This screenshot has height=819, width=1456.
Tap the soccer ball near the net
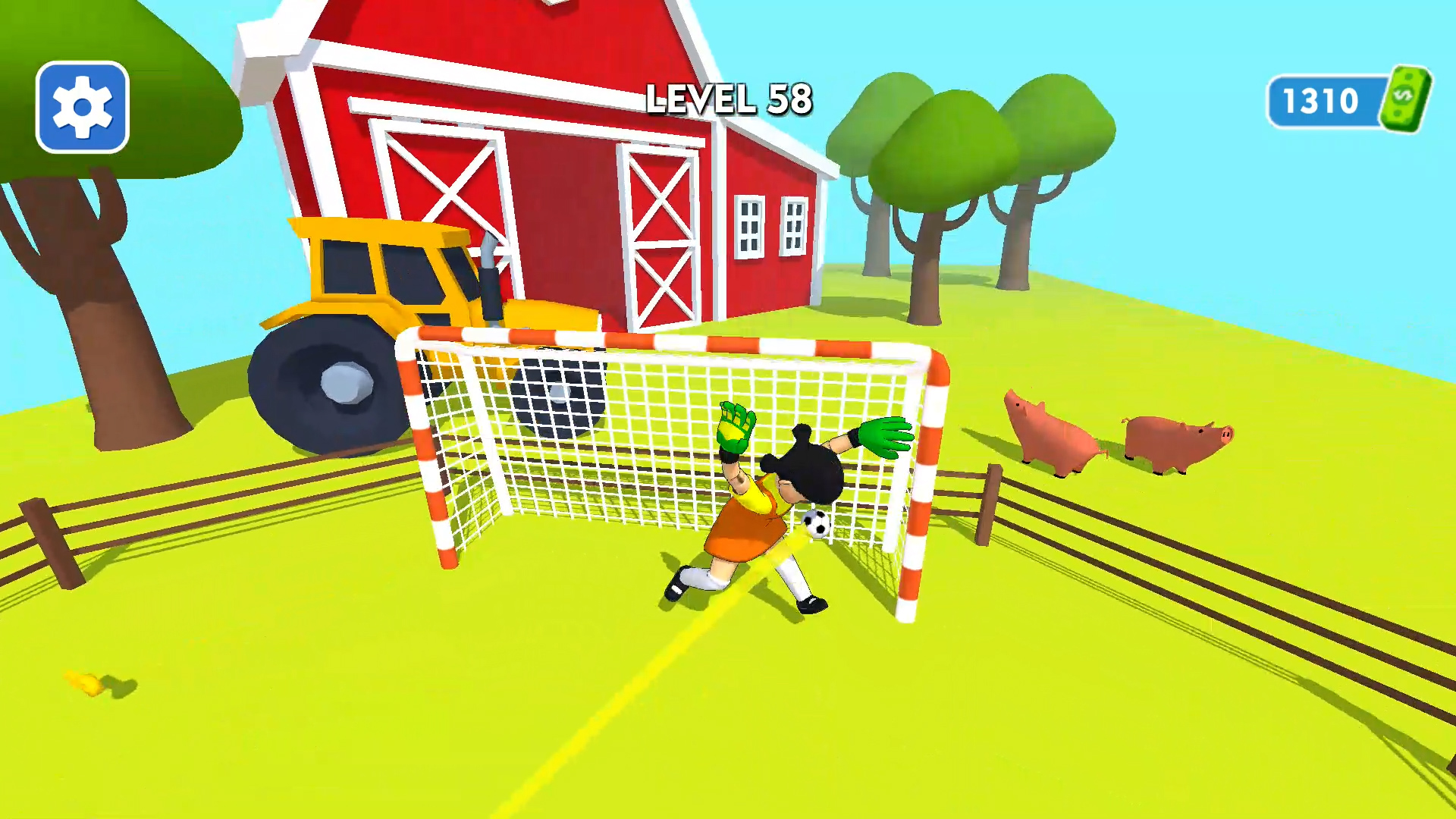(815, 526)
